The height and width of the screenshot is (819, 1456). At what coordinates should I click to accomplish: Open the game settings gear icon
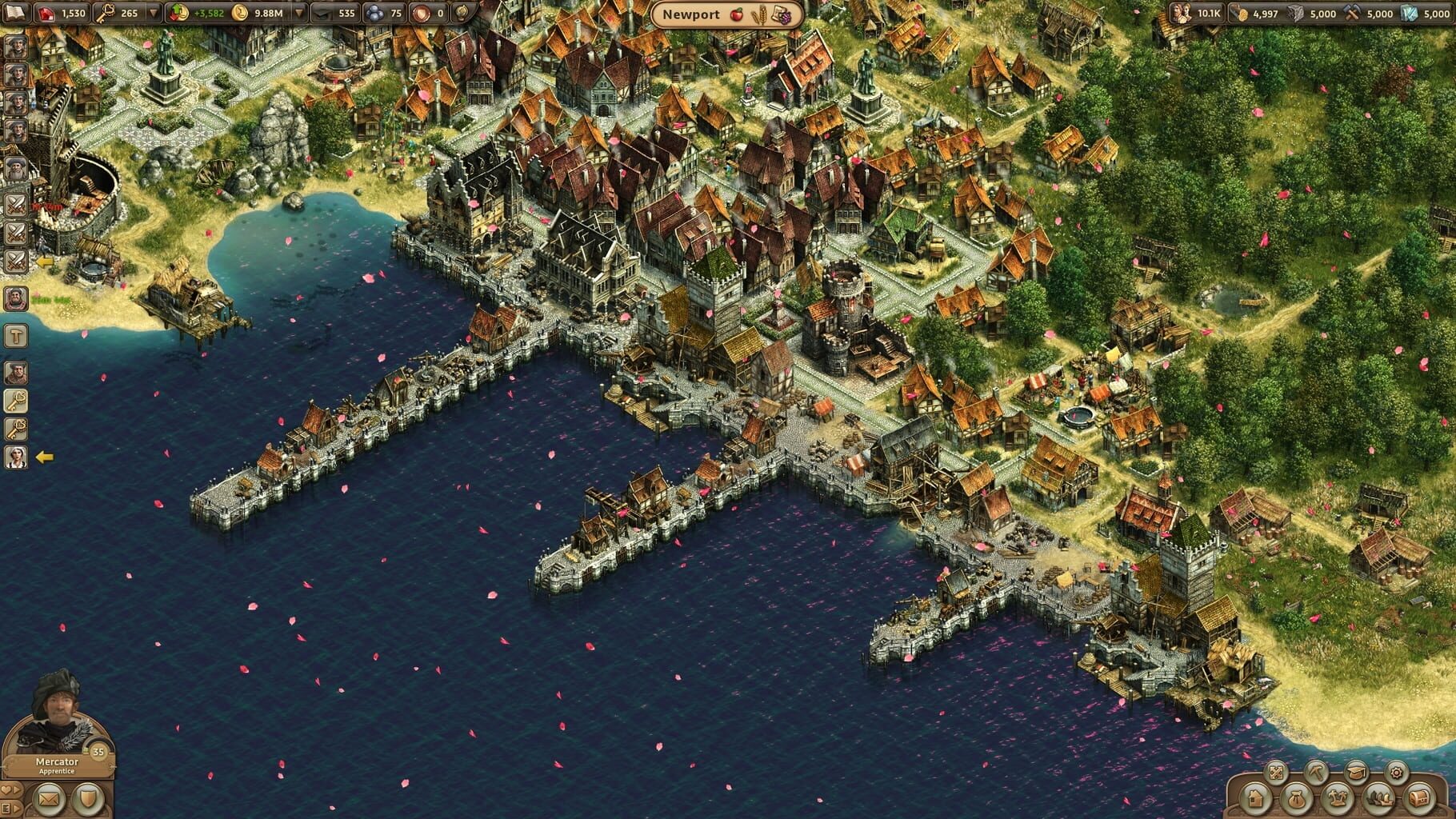click(1397, 772)
